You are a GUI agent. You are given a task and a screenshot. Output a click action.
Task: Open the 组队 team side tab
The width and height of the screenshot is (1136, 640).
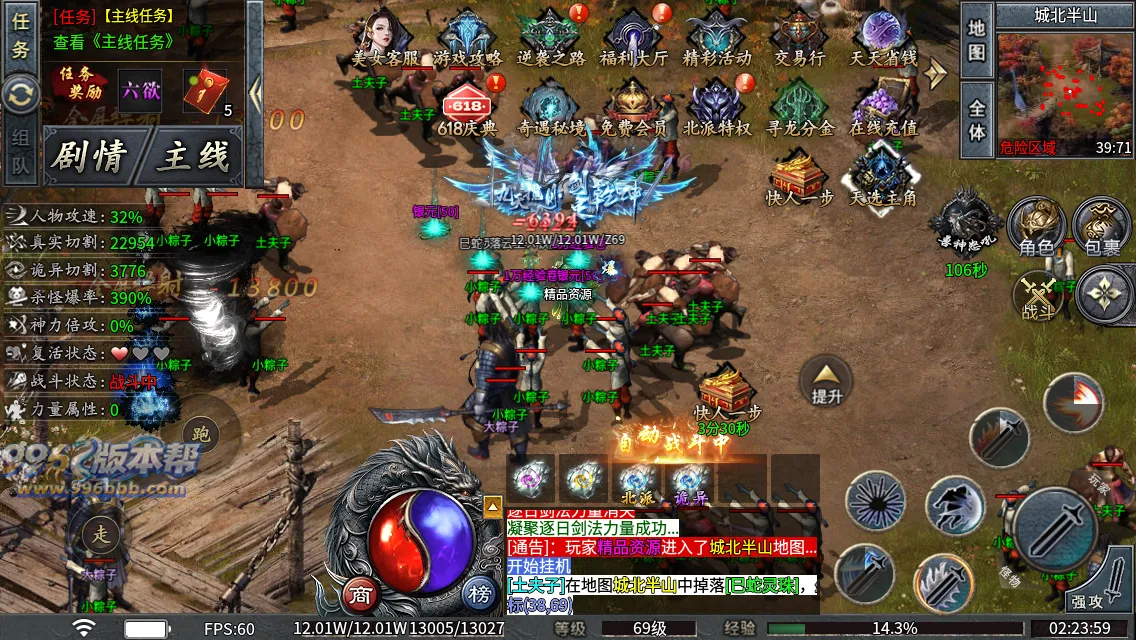click(20, 152)
